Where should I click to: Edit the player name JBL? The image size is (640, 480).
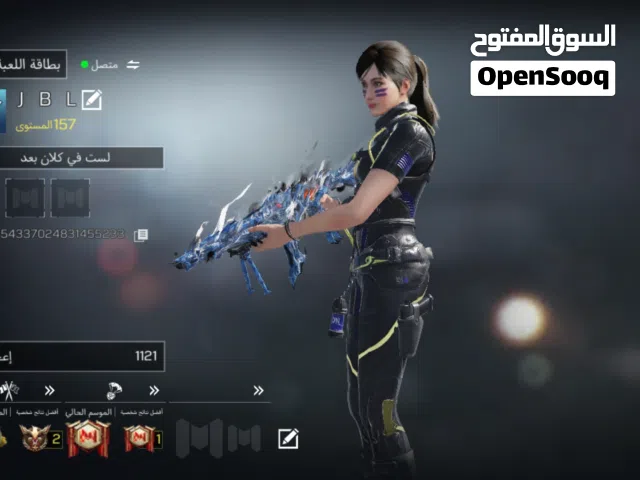pyautogui.click(x=92, y=99)
